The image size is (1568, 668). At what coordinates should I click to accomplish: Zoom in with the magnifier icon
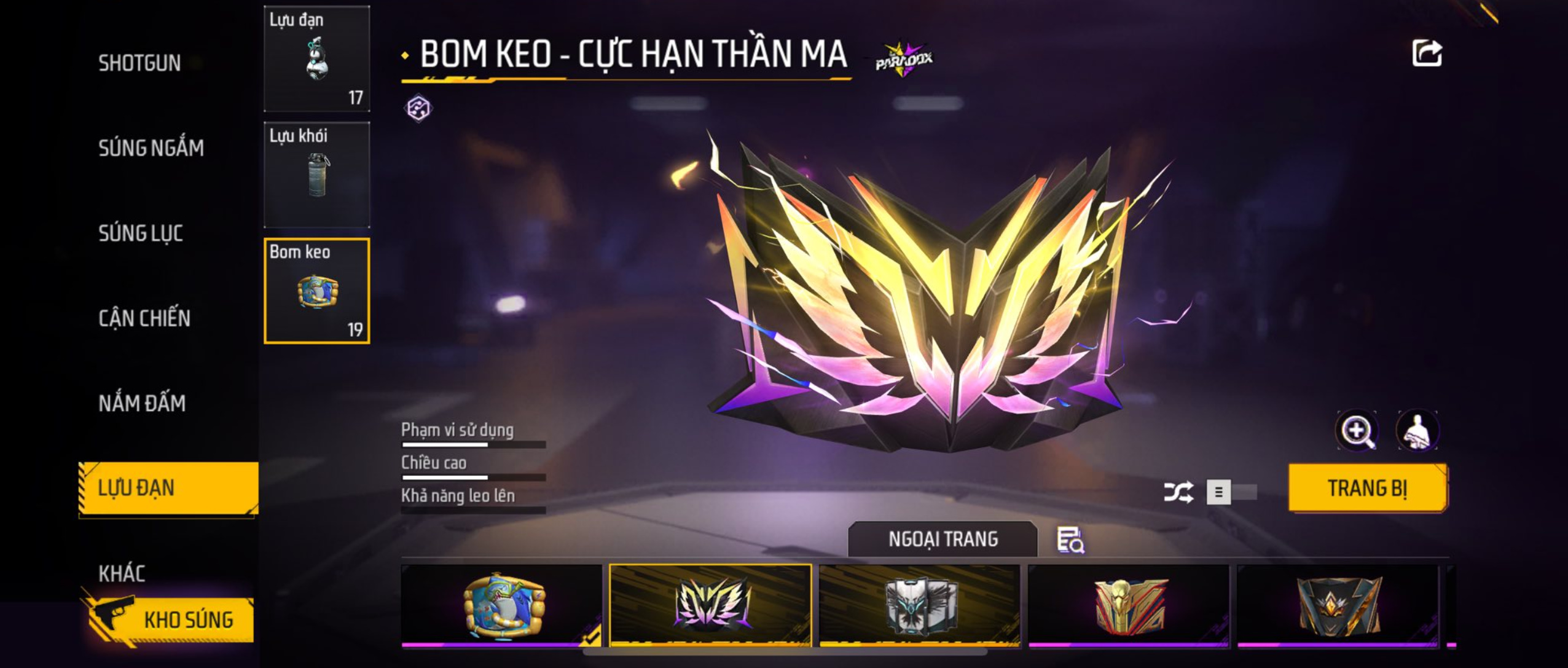click(1357, 431)
